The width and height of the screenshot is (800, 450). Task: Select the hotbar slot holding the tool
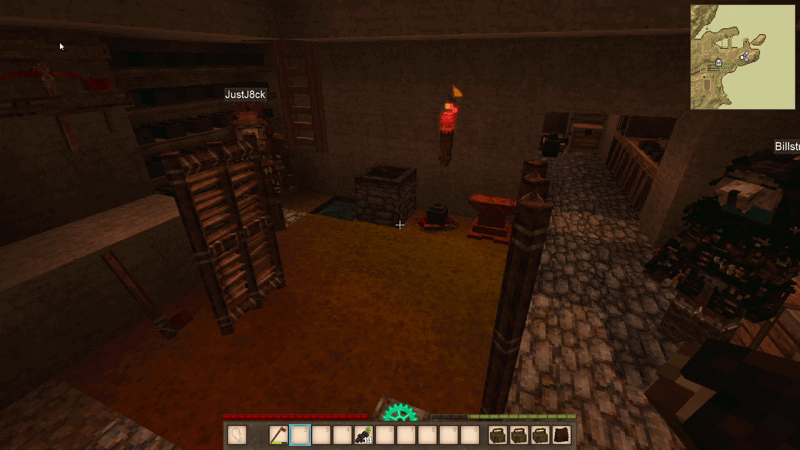(x=279, y=435)
